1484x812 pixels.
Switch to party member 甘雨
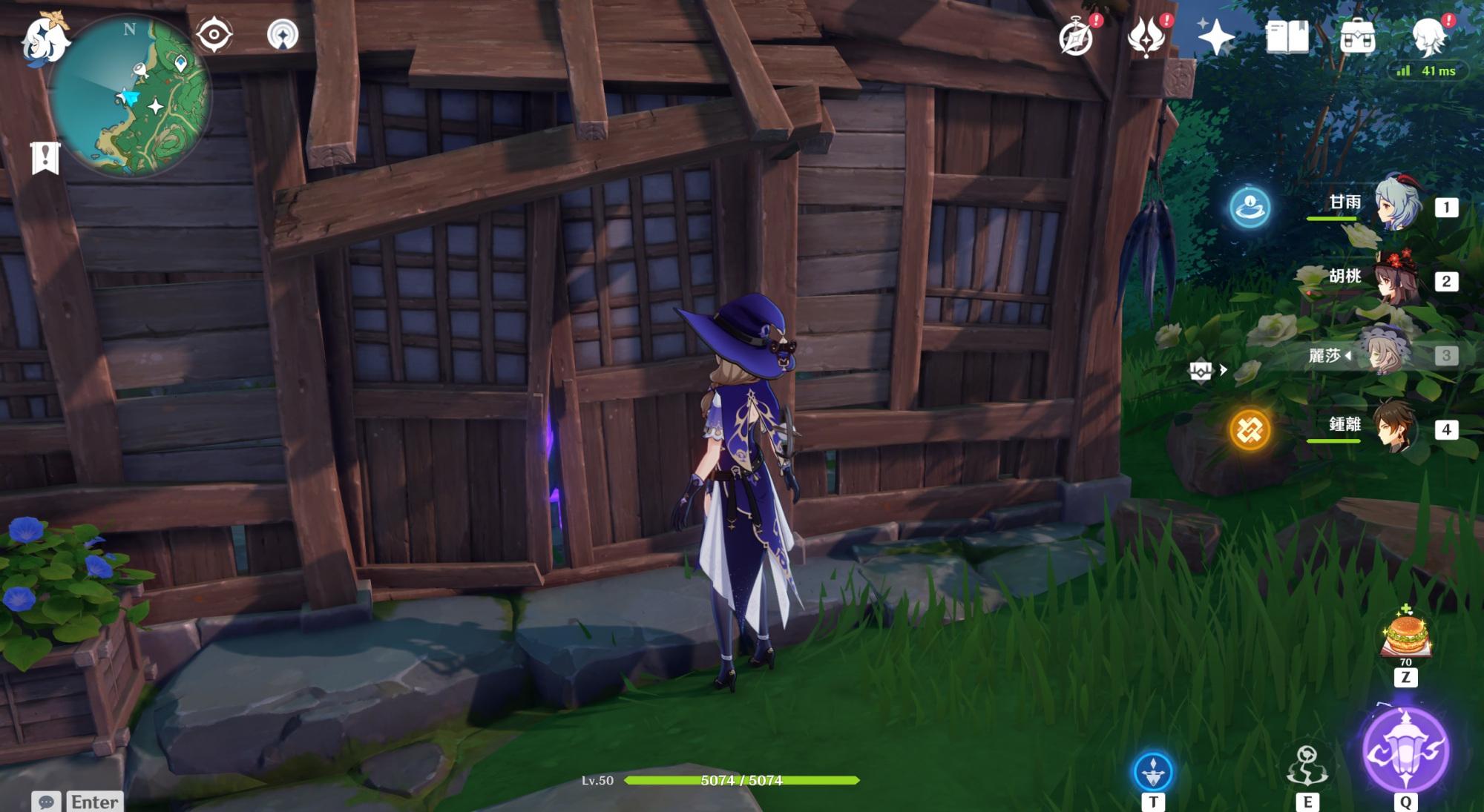click(x=1396, y=204)
